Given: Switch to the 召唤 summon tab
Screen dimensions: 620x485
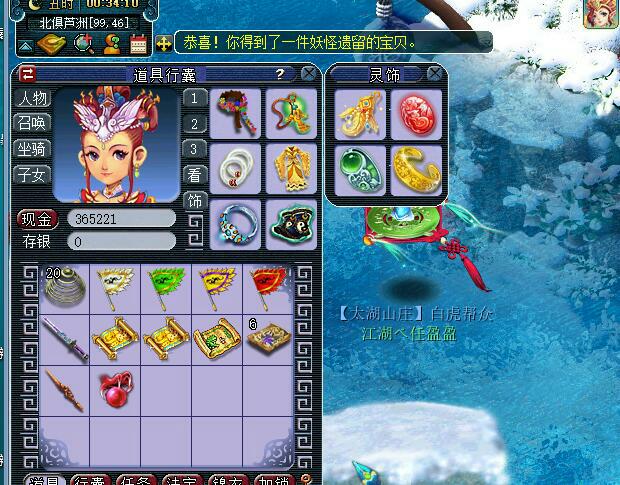Looking at the screenshot, I should click(33, 123).
